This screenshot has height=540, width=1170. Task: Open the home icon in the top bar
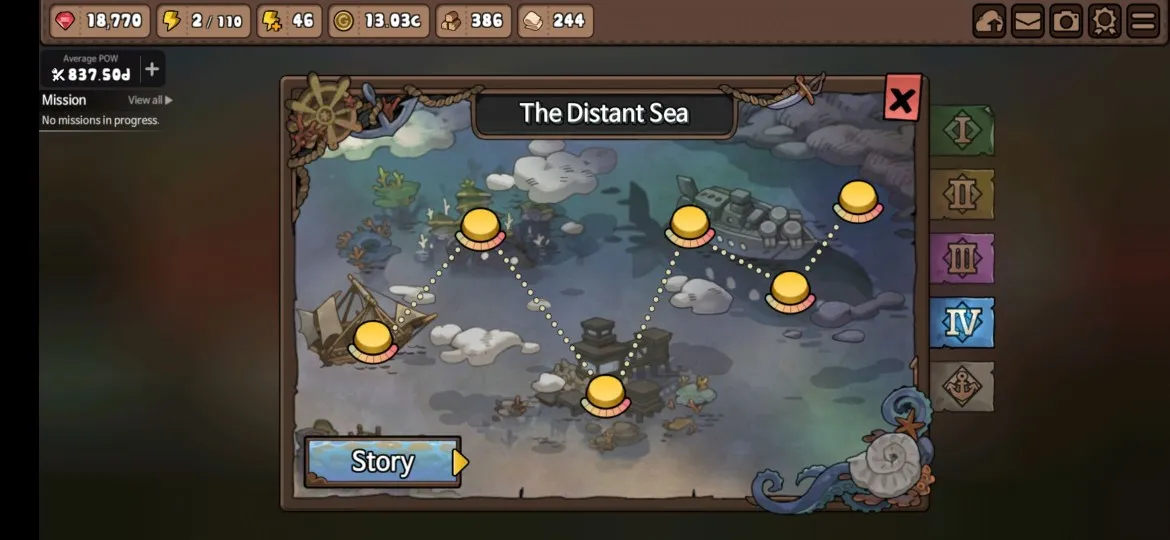[989, 21]
